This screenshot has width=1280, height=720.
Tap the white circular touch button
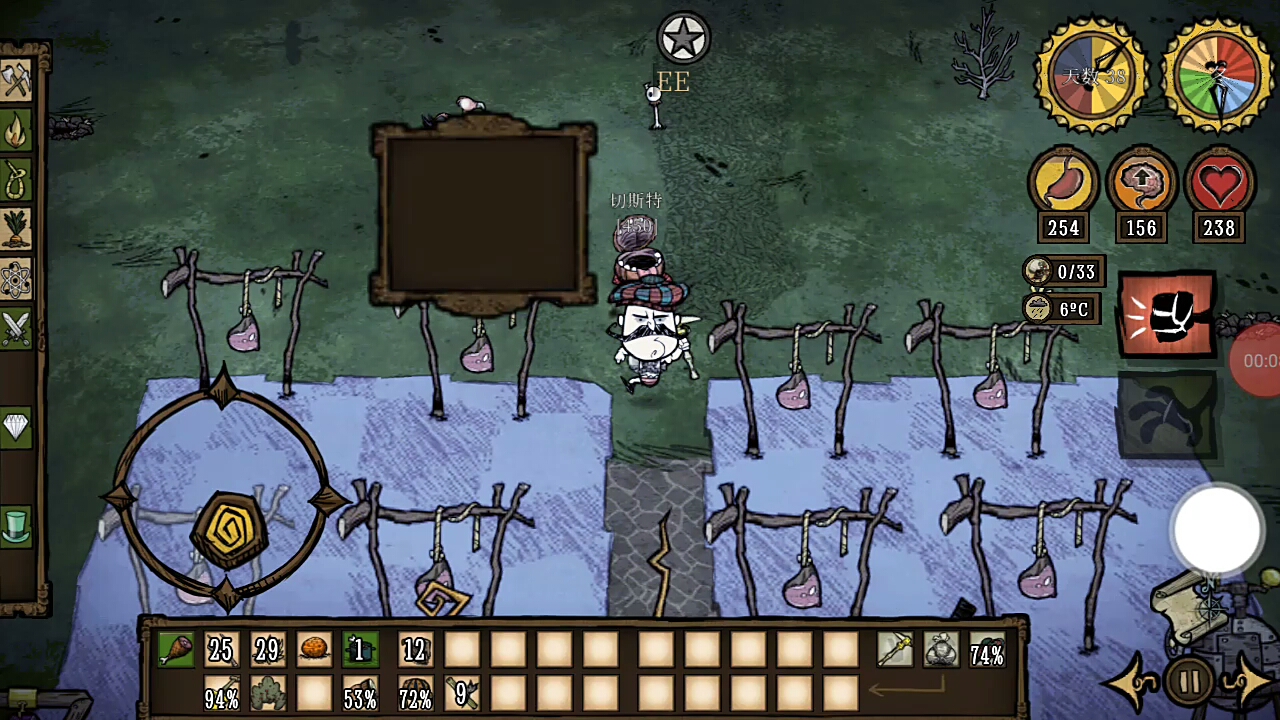point(1217,530)
